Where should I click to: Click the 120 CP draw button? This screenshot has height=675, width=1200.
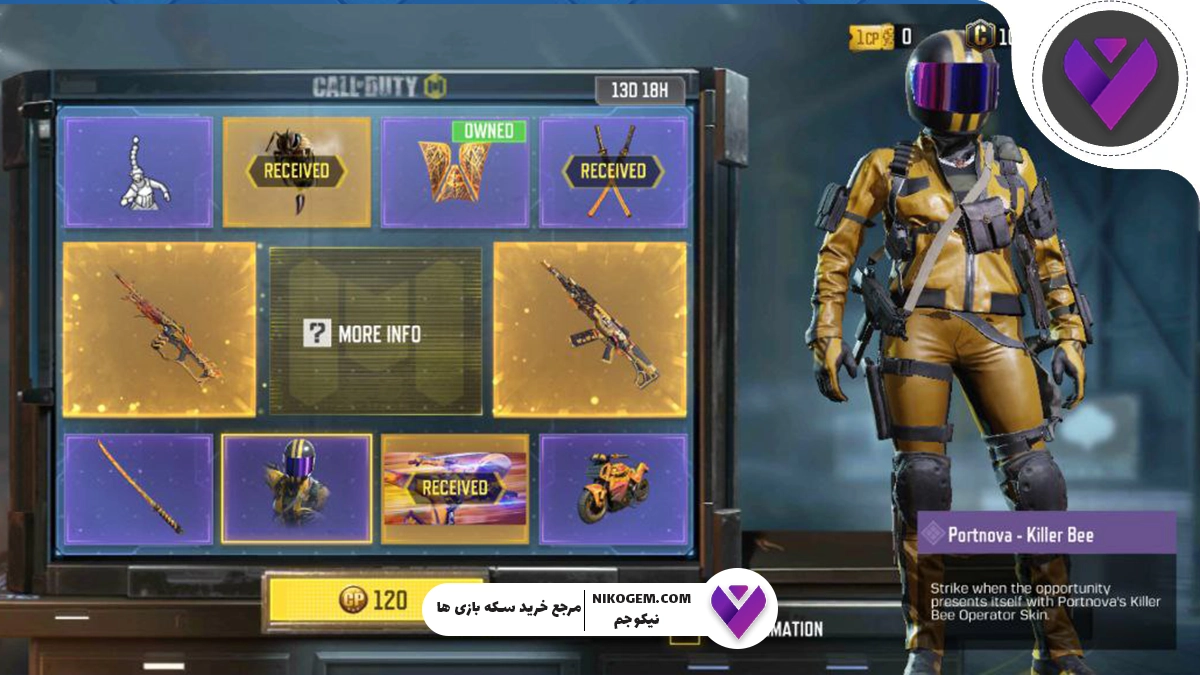click(373, 600)
